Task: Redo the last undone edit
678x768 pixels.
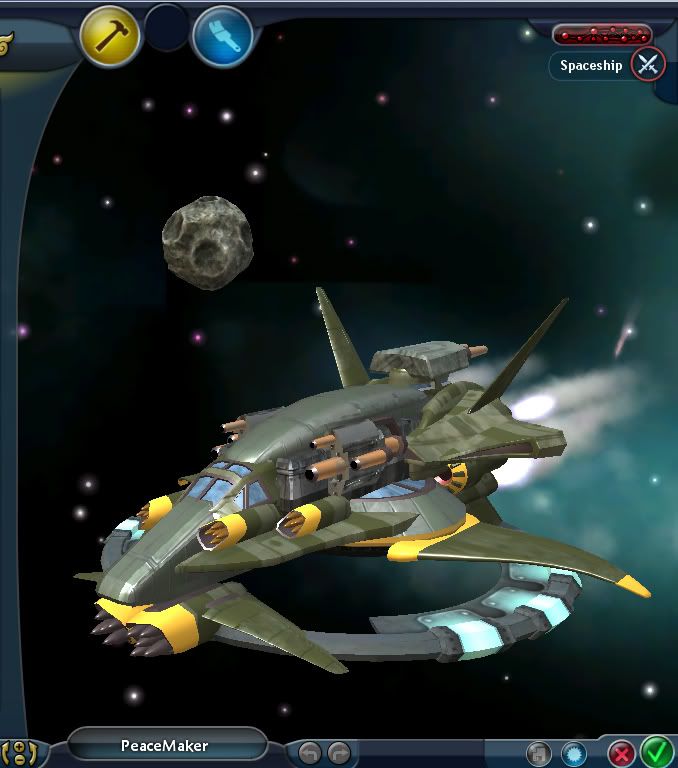Action: [340, 752]
